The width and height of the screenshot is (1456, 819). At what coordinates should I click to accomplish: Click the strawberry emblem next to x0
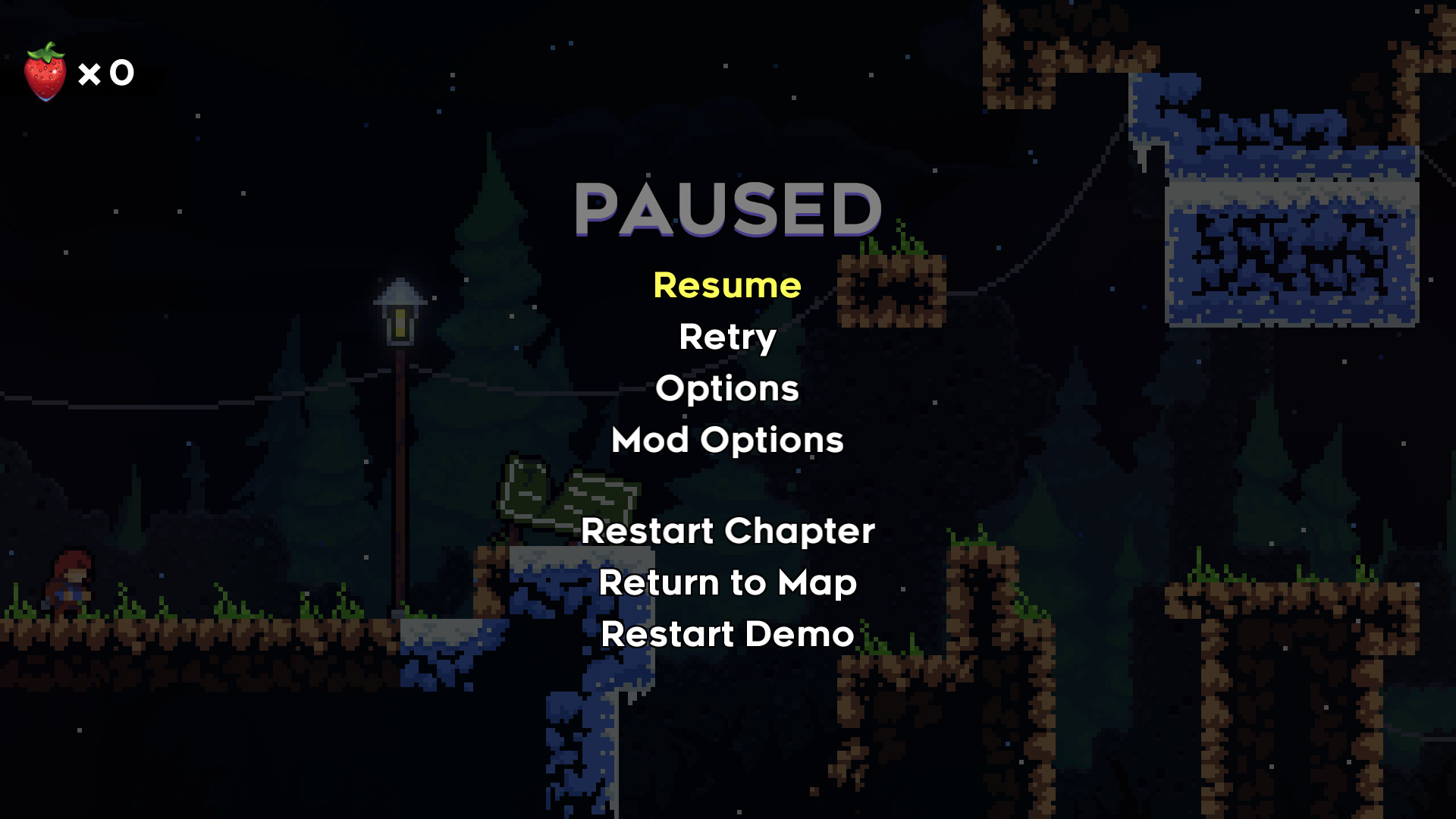pyautogui.click(x=47, y=72)
